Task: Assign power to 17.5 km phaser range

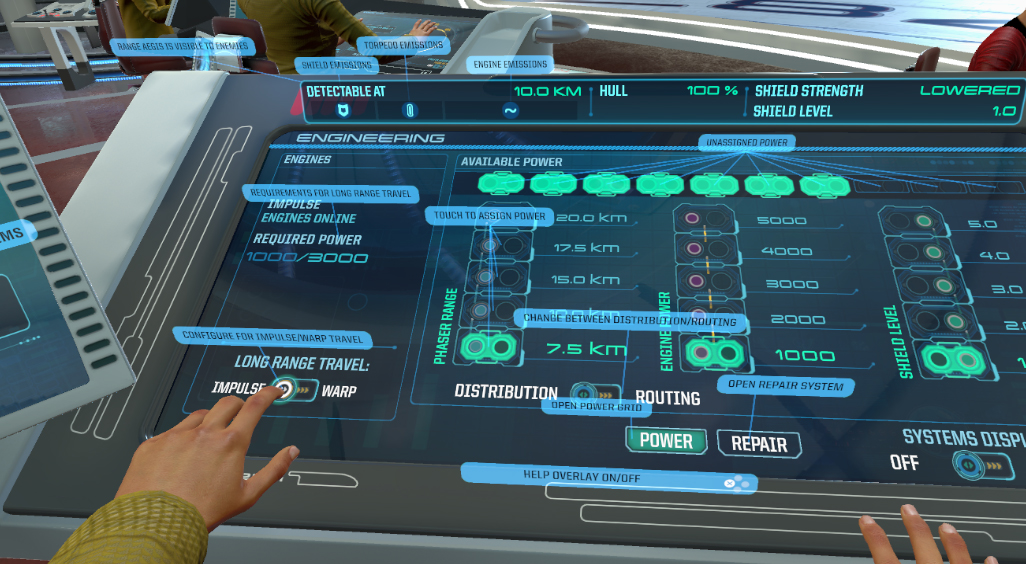Action: [498, 246]
